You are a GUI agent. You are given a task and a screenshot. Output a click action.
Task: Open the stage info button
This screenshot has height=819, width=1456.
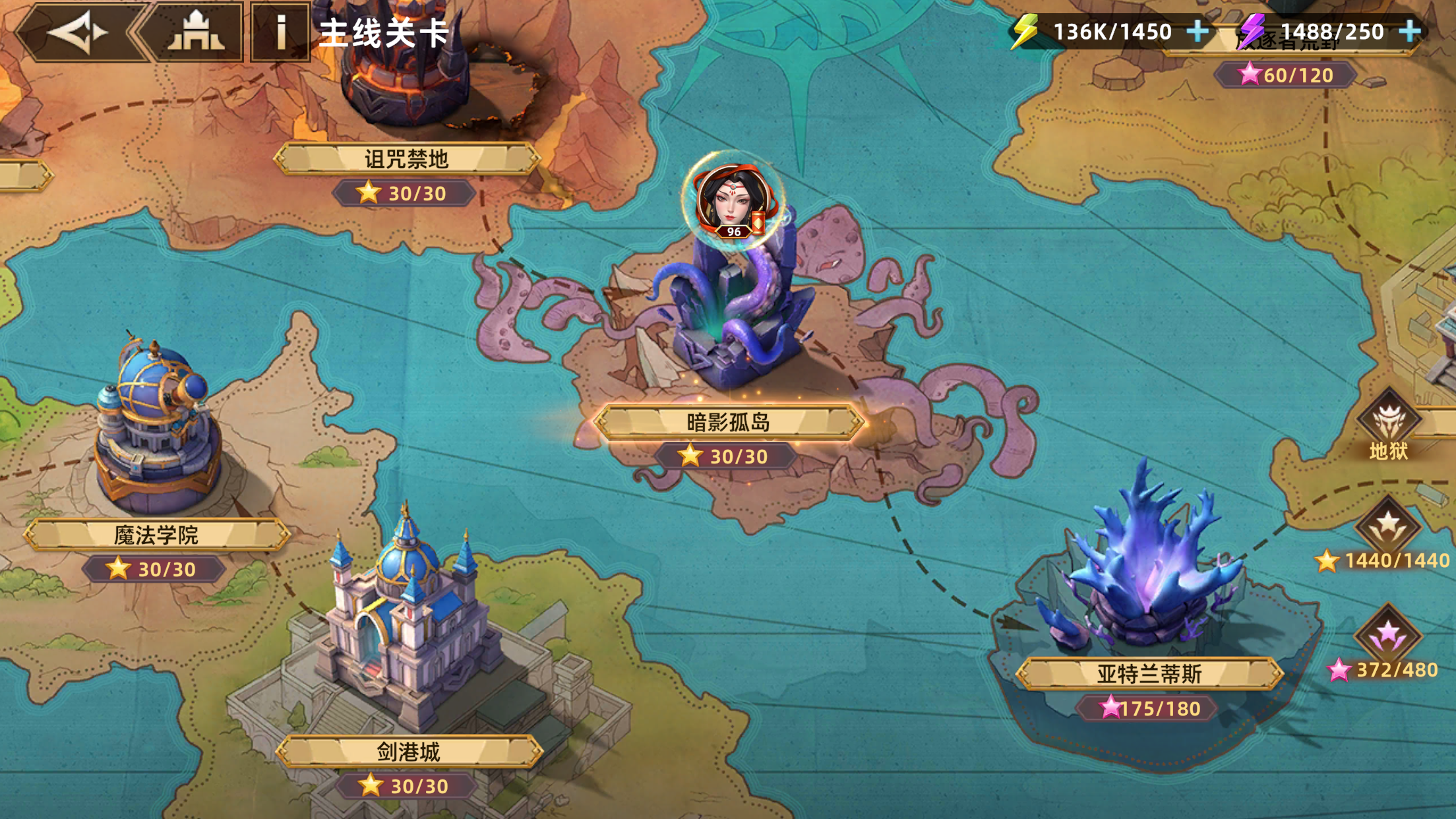[x=281, y=32]
